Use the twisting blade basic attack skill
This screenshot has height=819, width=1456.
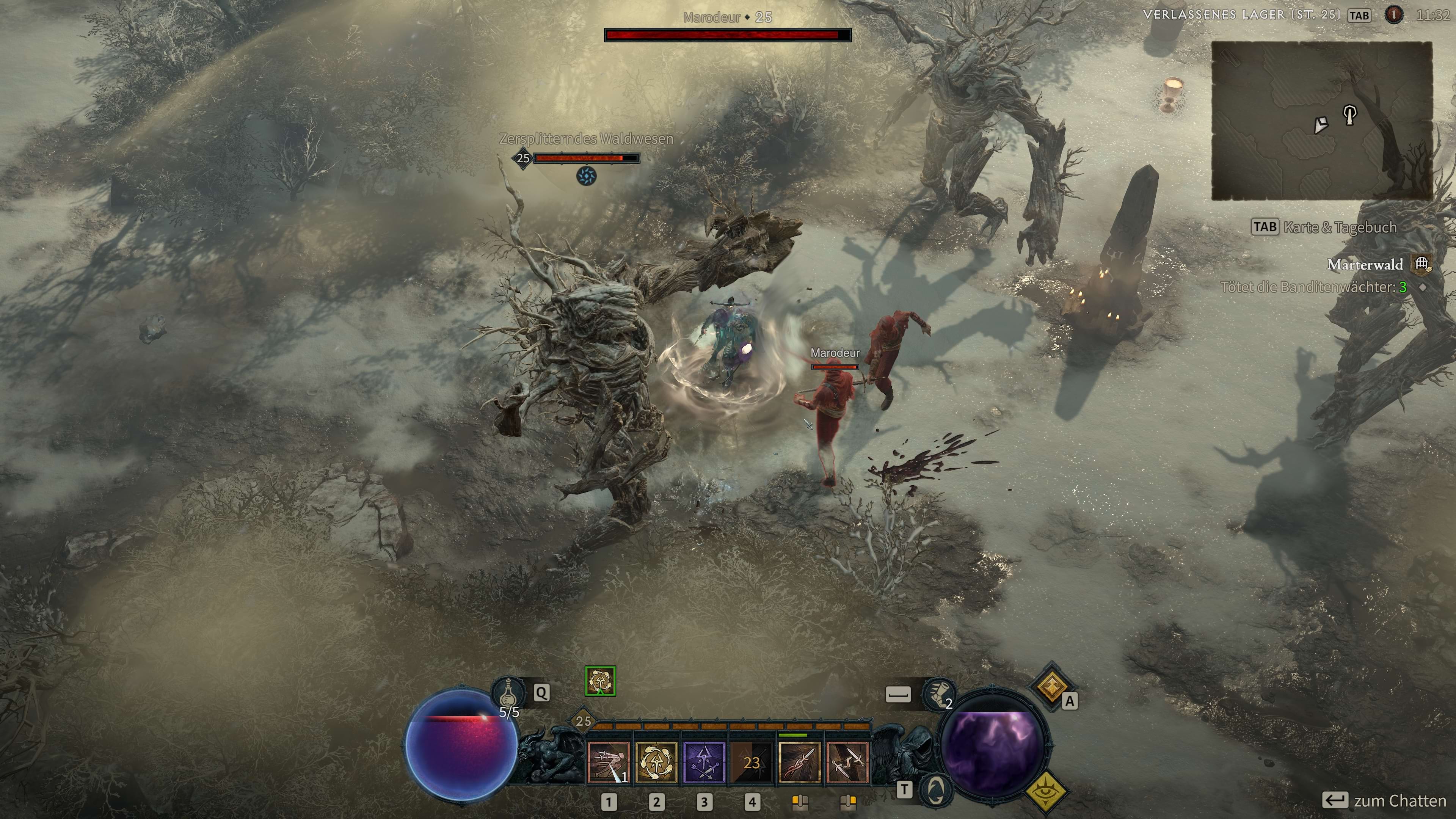tap(799, 762)
